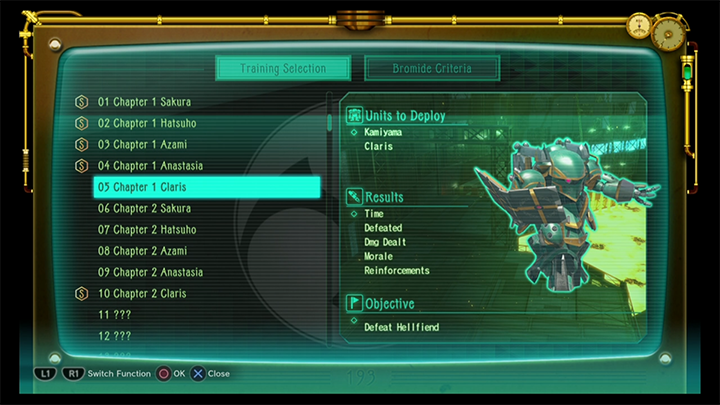
Task: Select 07 Chapter 2 Hatsuho mission
Action: tap(147, 230)
